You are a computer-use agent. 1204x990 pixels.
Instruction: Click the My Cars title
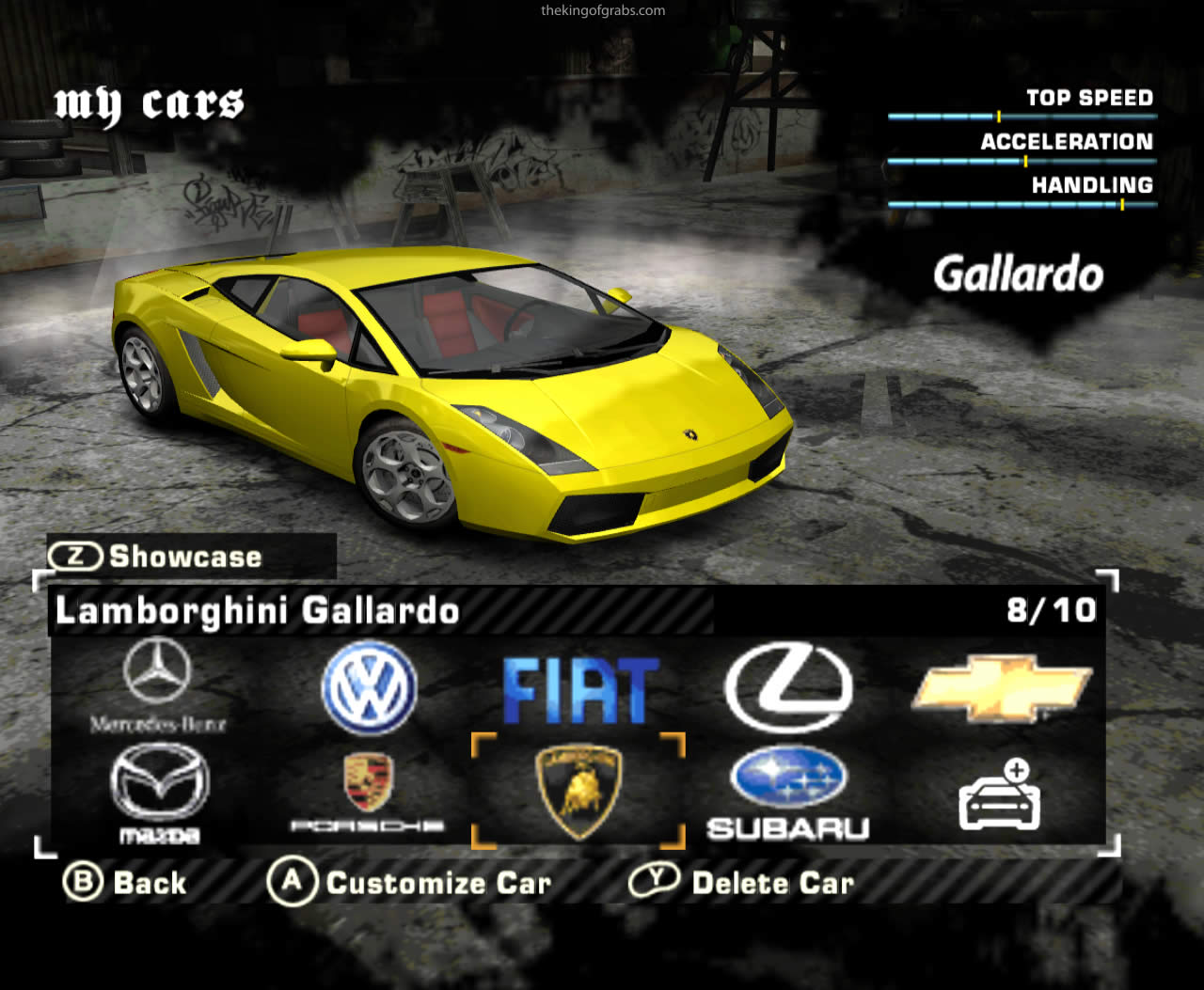[x=149, y=103]
